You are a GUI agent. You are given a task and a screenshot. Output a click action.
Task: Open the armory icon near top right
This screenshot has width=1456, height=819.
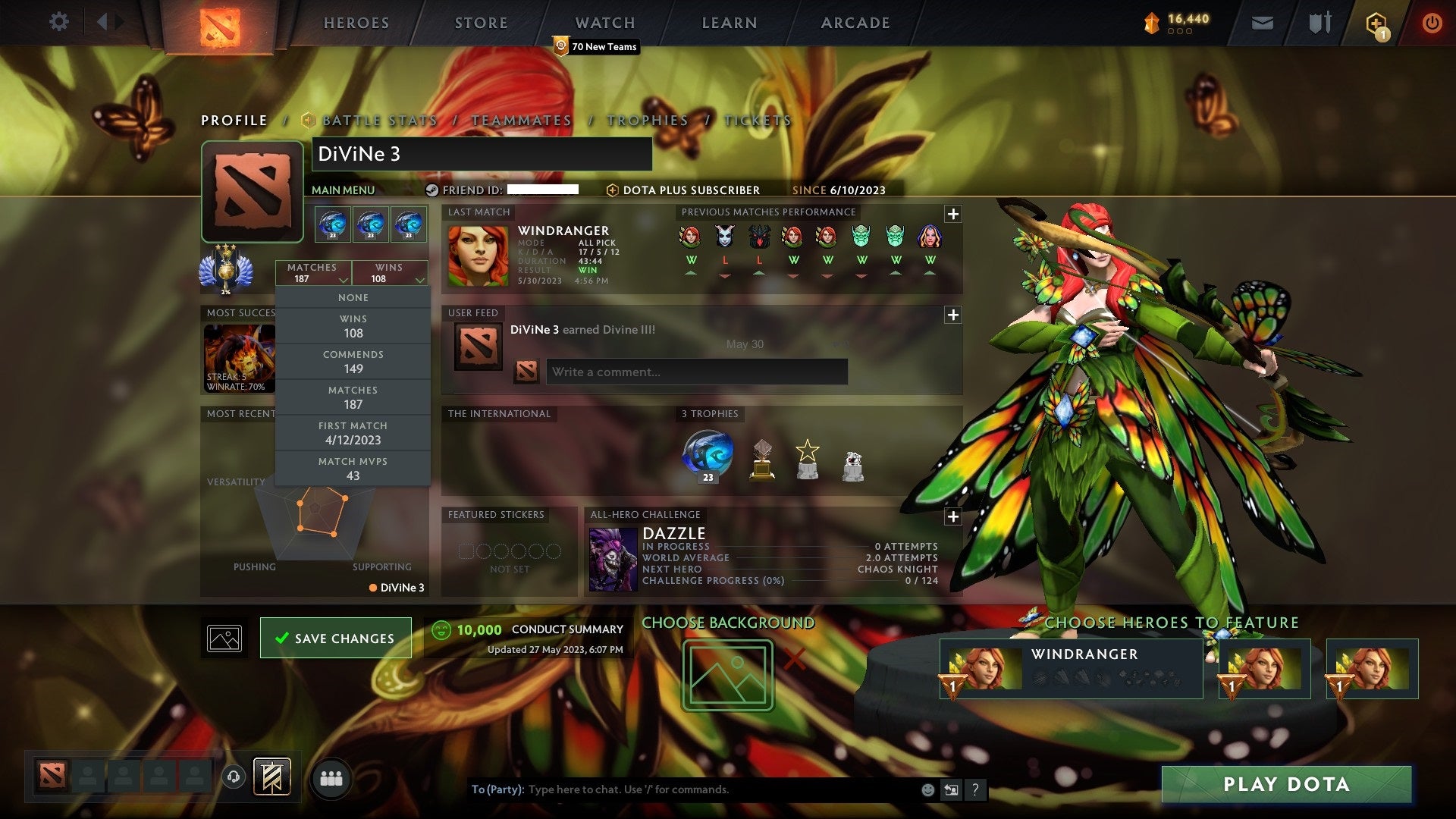point(1319,23)
